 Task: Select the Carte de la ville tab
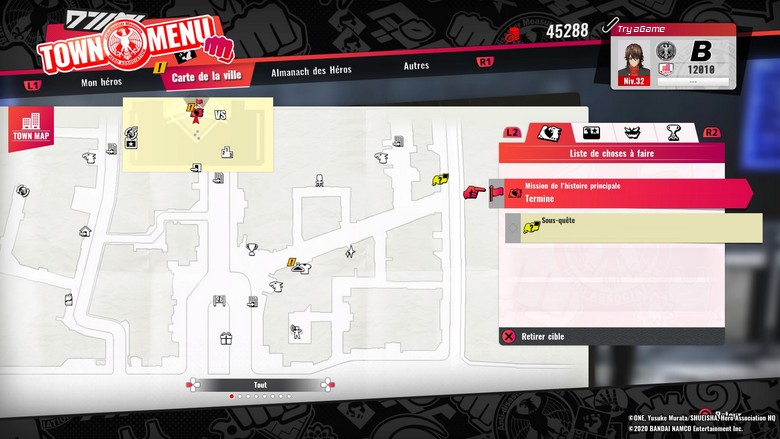click(206, 77)
